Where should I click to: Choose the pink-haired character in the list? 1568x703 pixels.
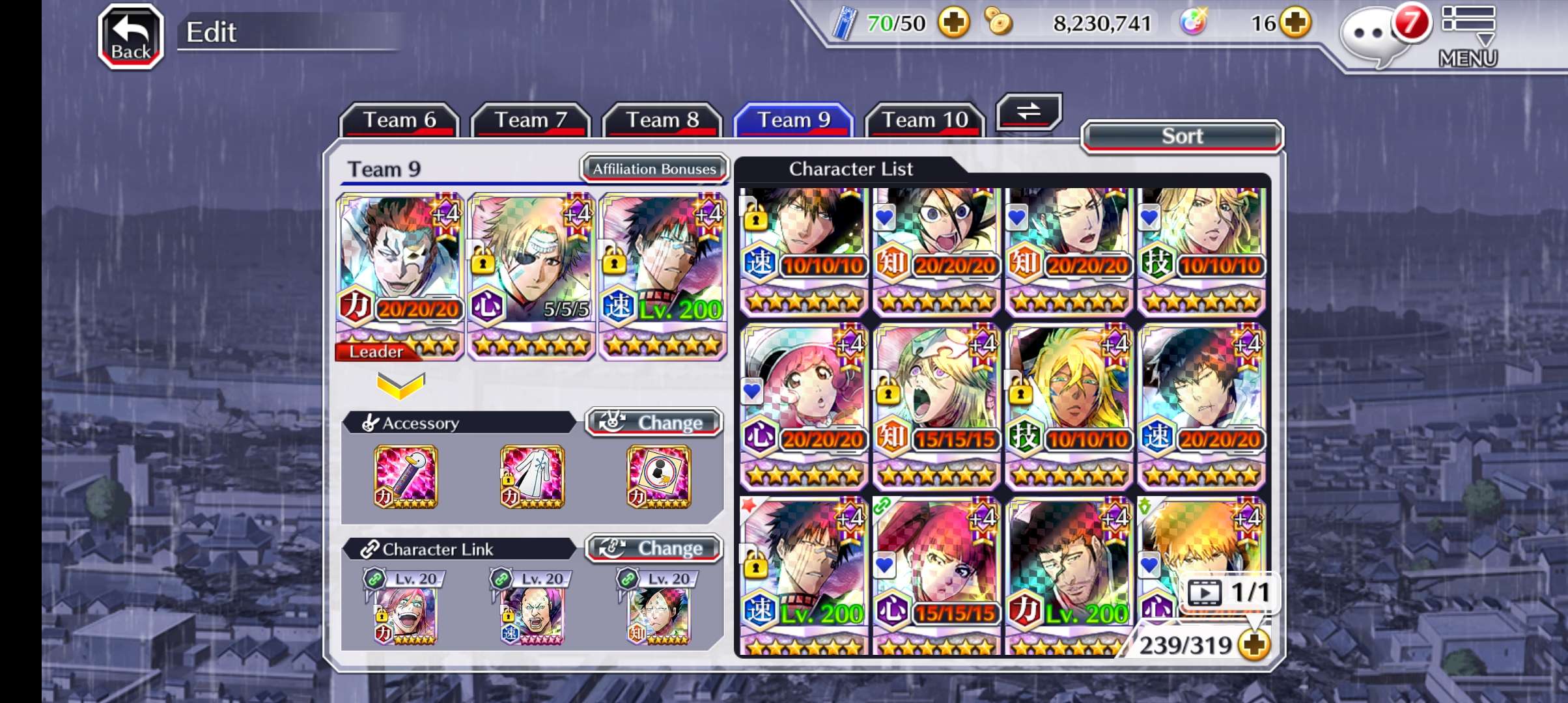(804, 405)
